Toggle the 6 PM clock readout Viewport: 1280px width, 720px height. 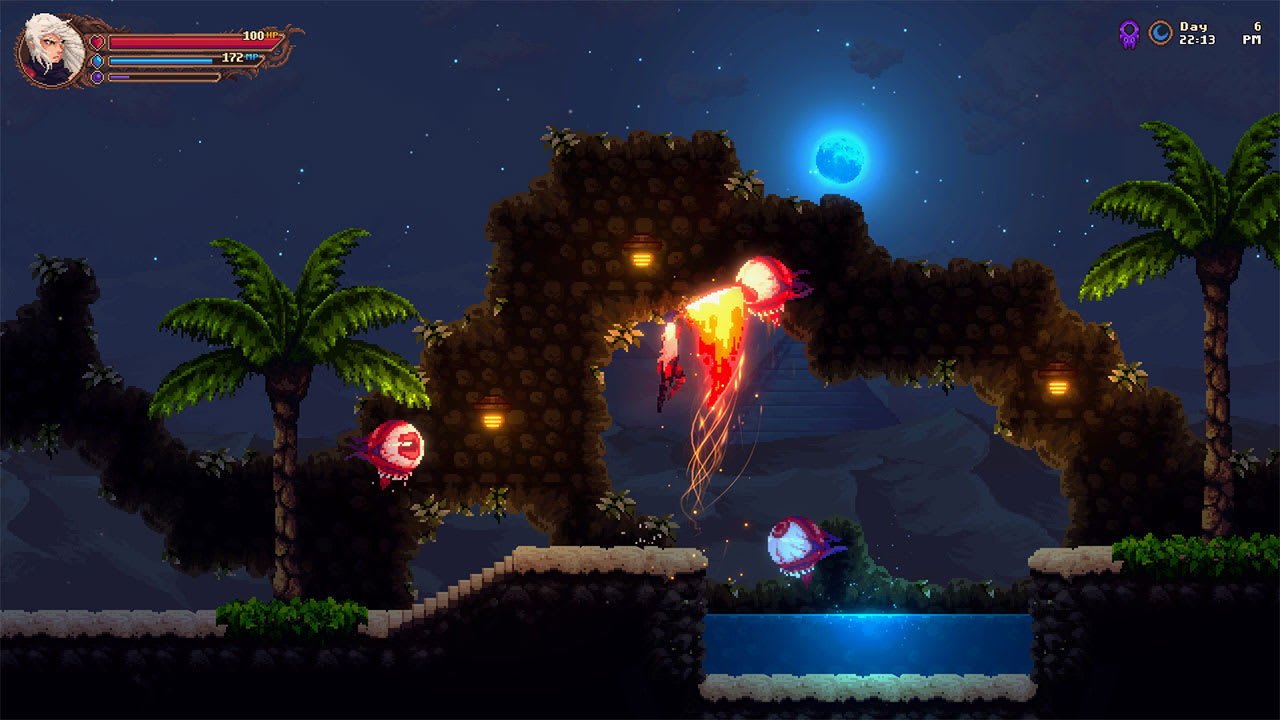(x=1253, y=32)
